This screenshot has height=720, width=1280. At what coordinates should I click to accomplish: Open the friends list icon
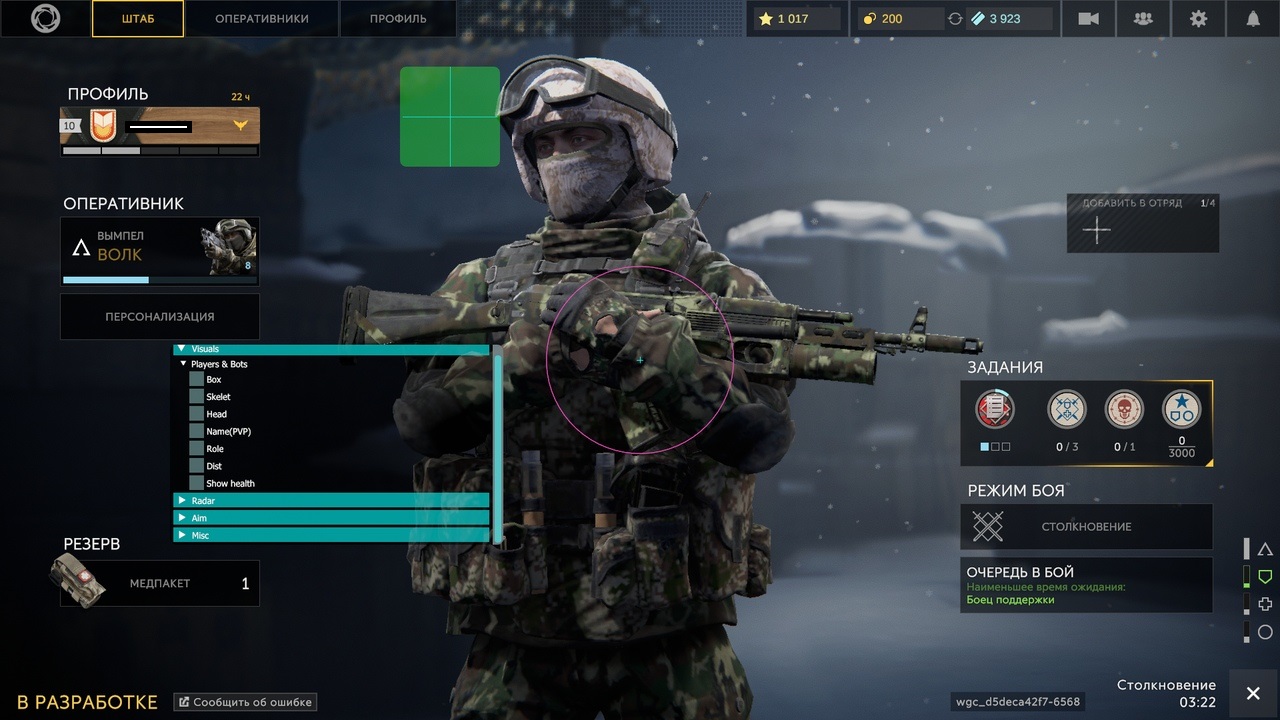tap(1142, 19)
